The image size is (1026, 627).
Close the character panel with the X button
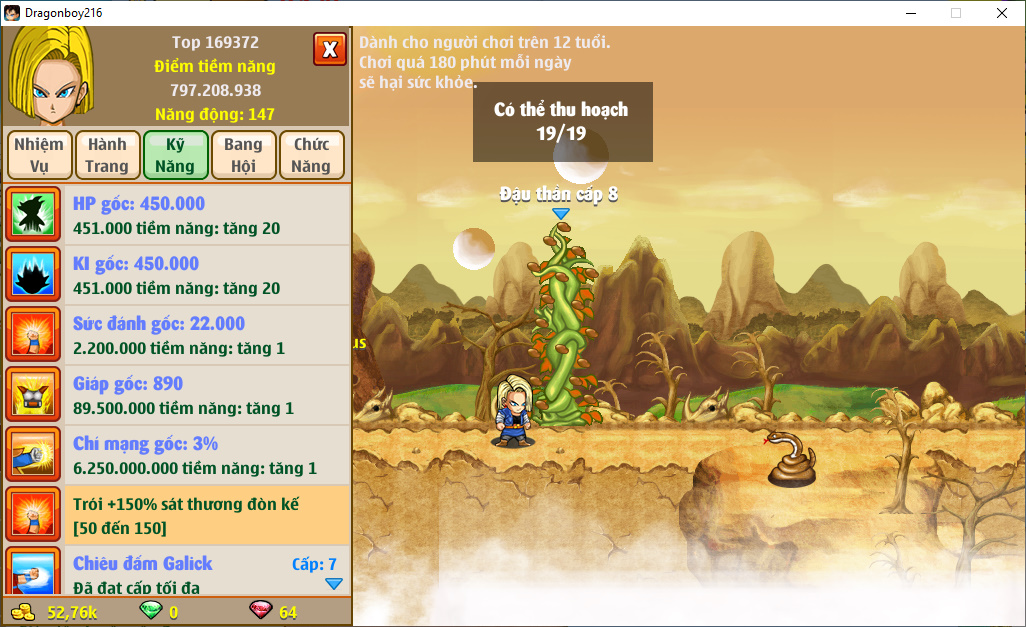329,49
